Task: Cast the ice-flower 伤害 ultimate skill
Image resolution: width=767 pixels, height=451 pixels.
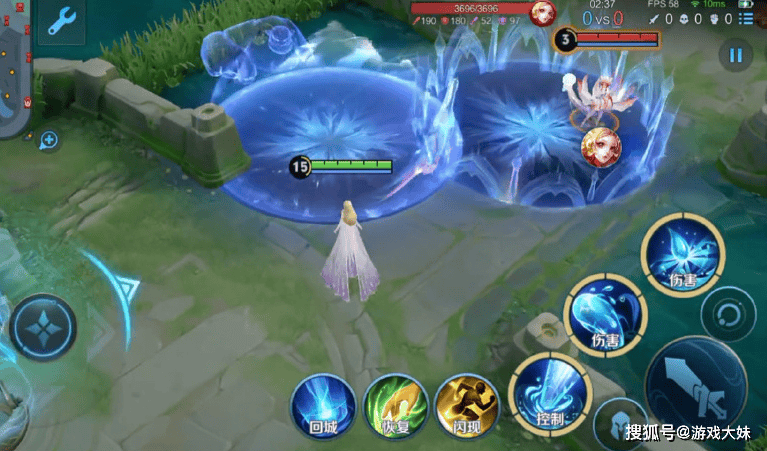Action: (x=681, y=252)
